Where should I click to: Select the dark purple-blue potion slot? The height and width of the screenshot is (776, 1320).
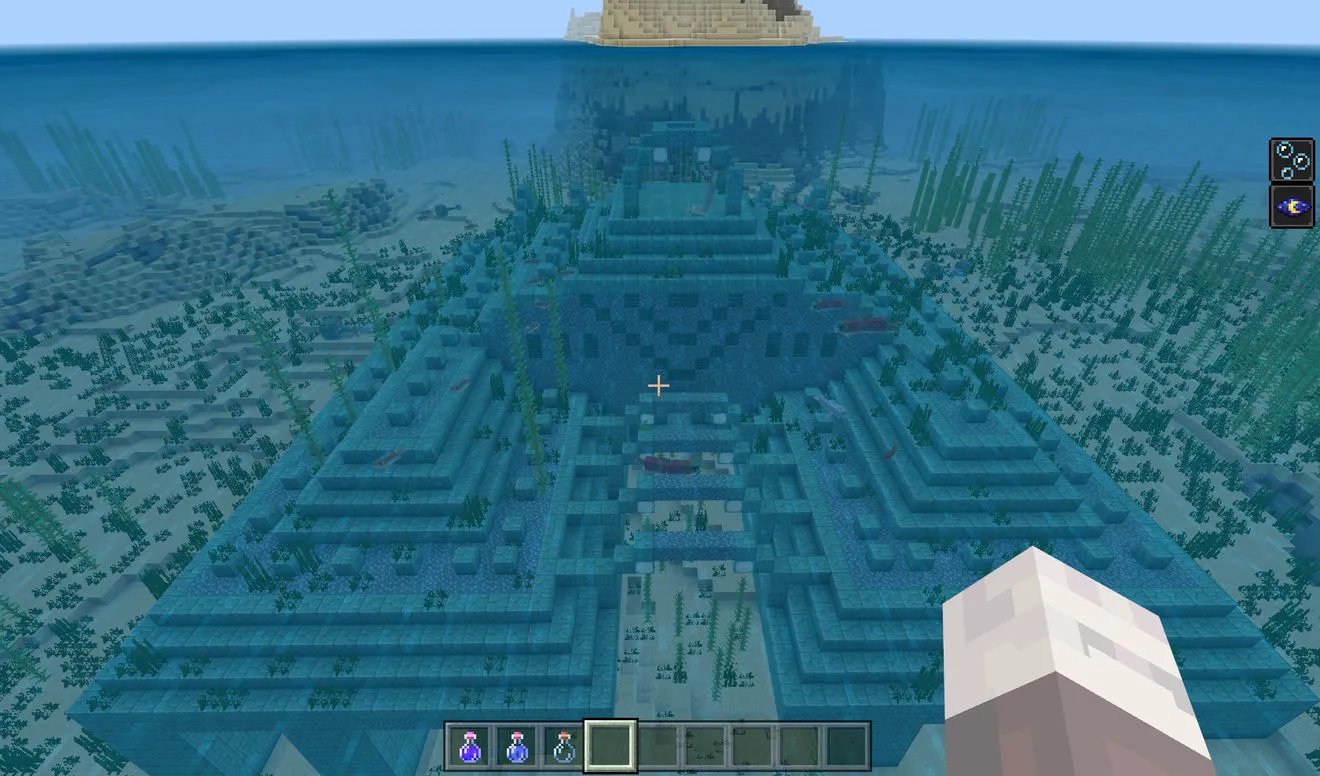click(x=468, y=747)
